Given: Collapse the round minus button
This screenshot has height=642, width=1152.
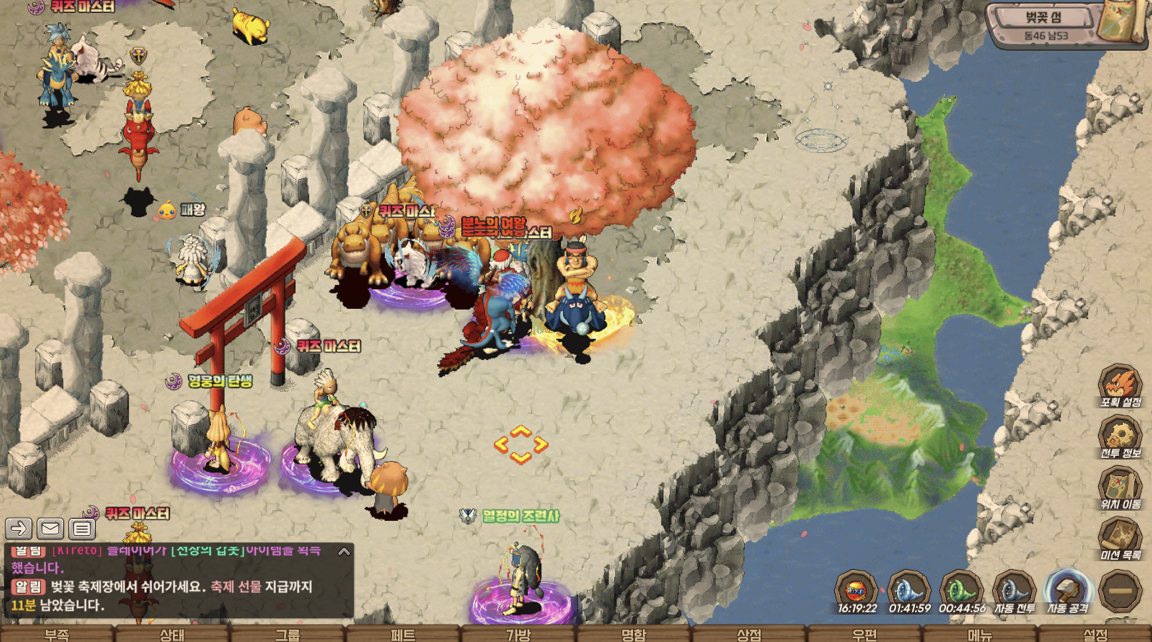Looking at the screenshot, I should [1120, 592].
